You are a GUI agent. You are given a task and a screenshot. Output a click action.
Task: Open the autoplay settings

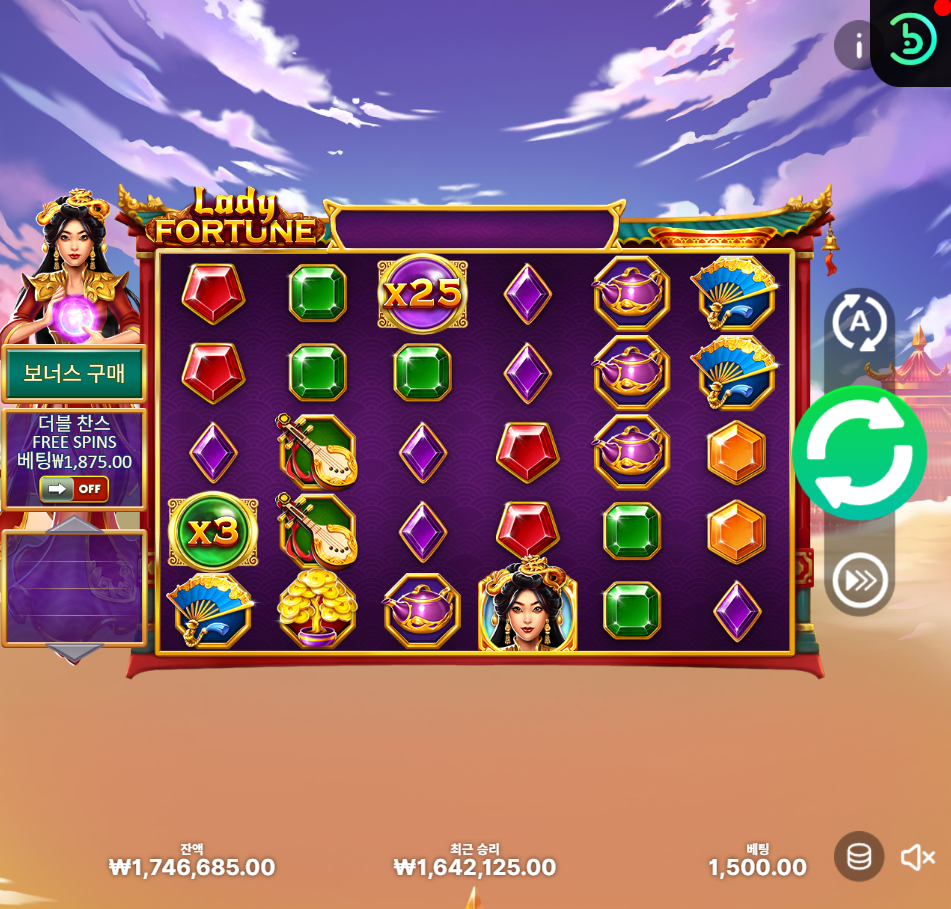[859, 322]
